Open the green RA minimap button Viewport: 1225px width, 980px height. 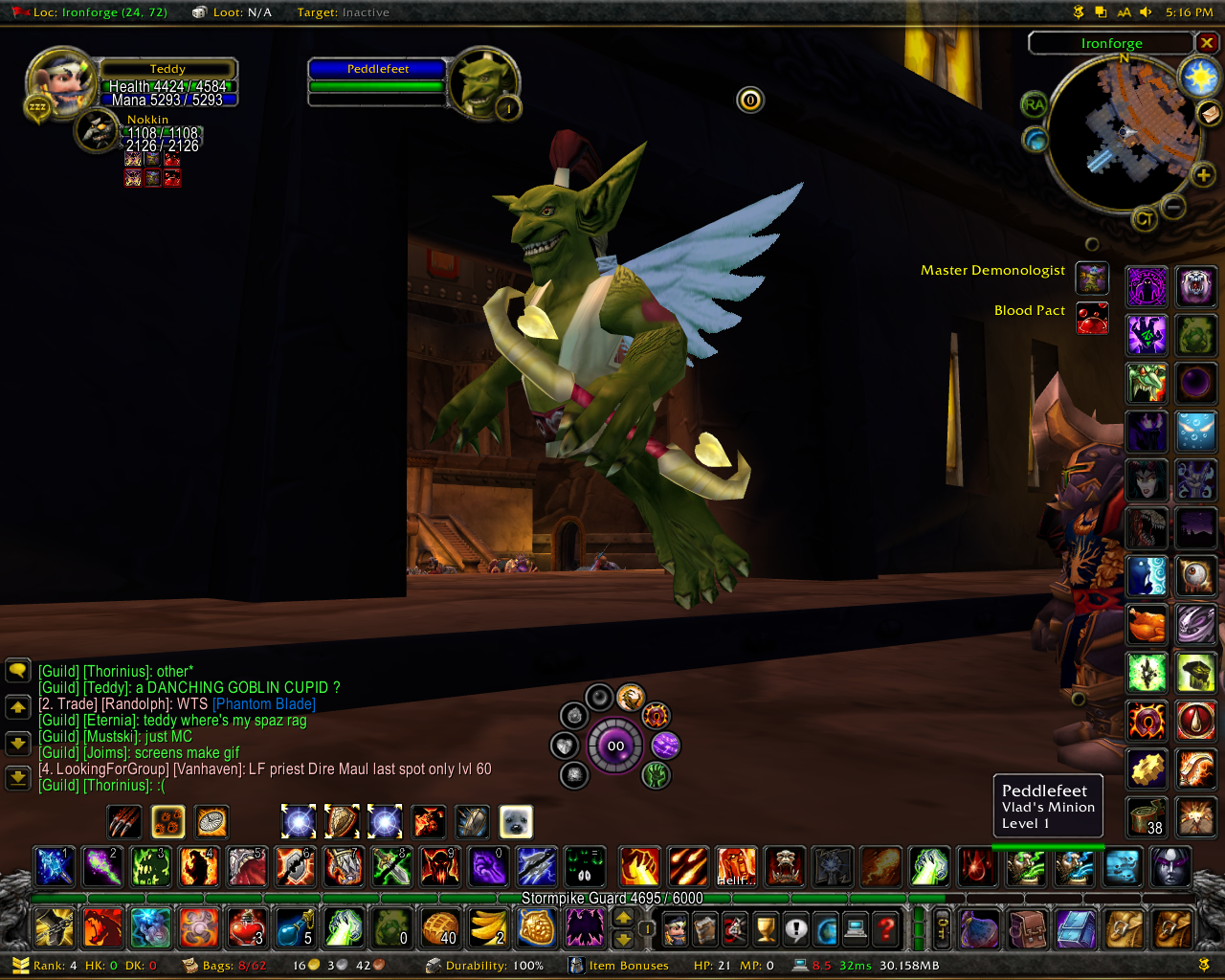(x=1034, y=105)
